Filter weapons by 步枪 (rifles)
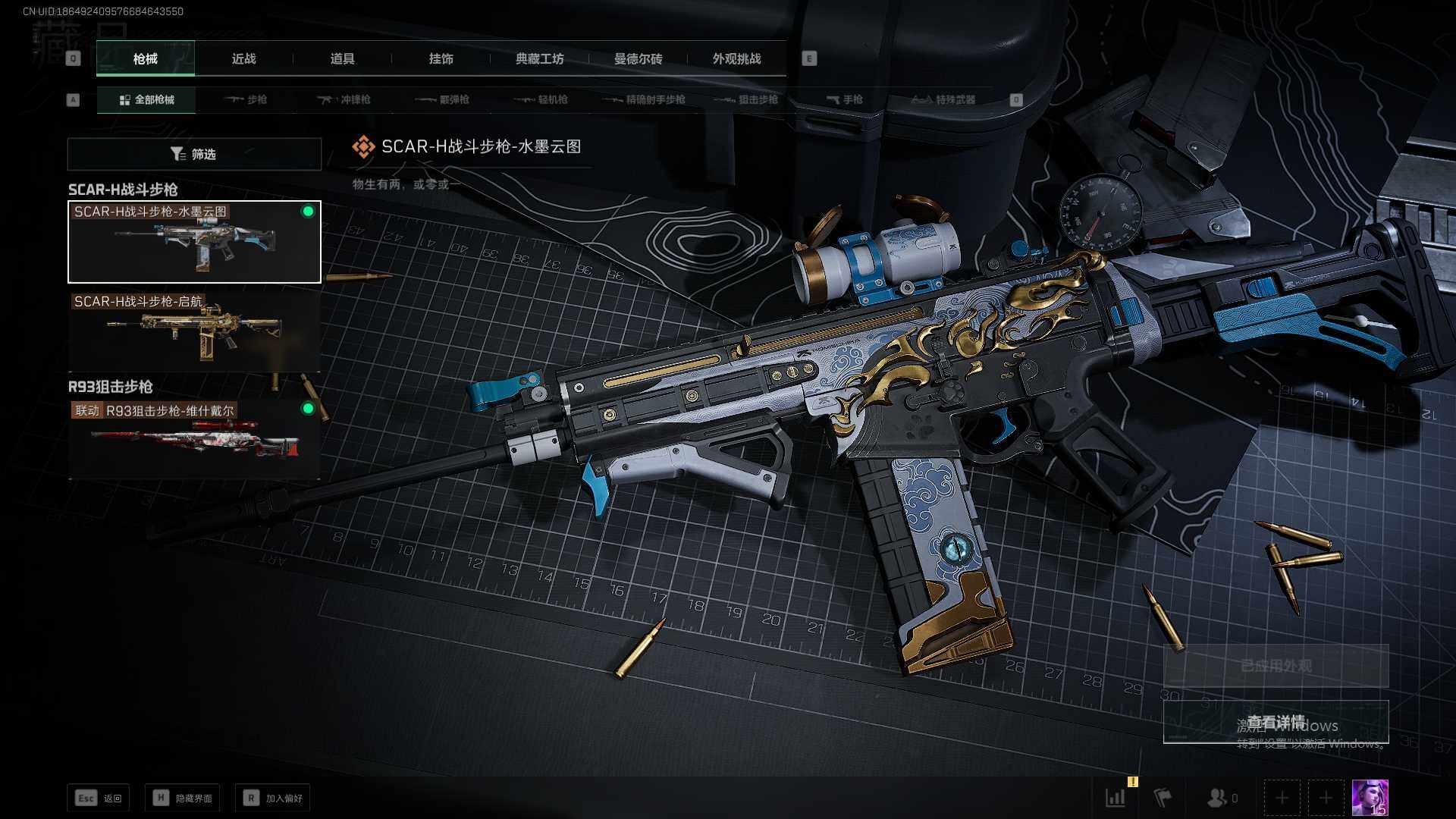Screen dimensions: 1456x819 (246, 99)
